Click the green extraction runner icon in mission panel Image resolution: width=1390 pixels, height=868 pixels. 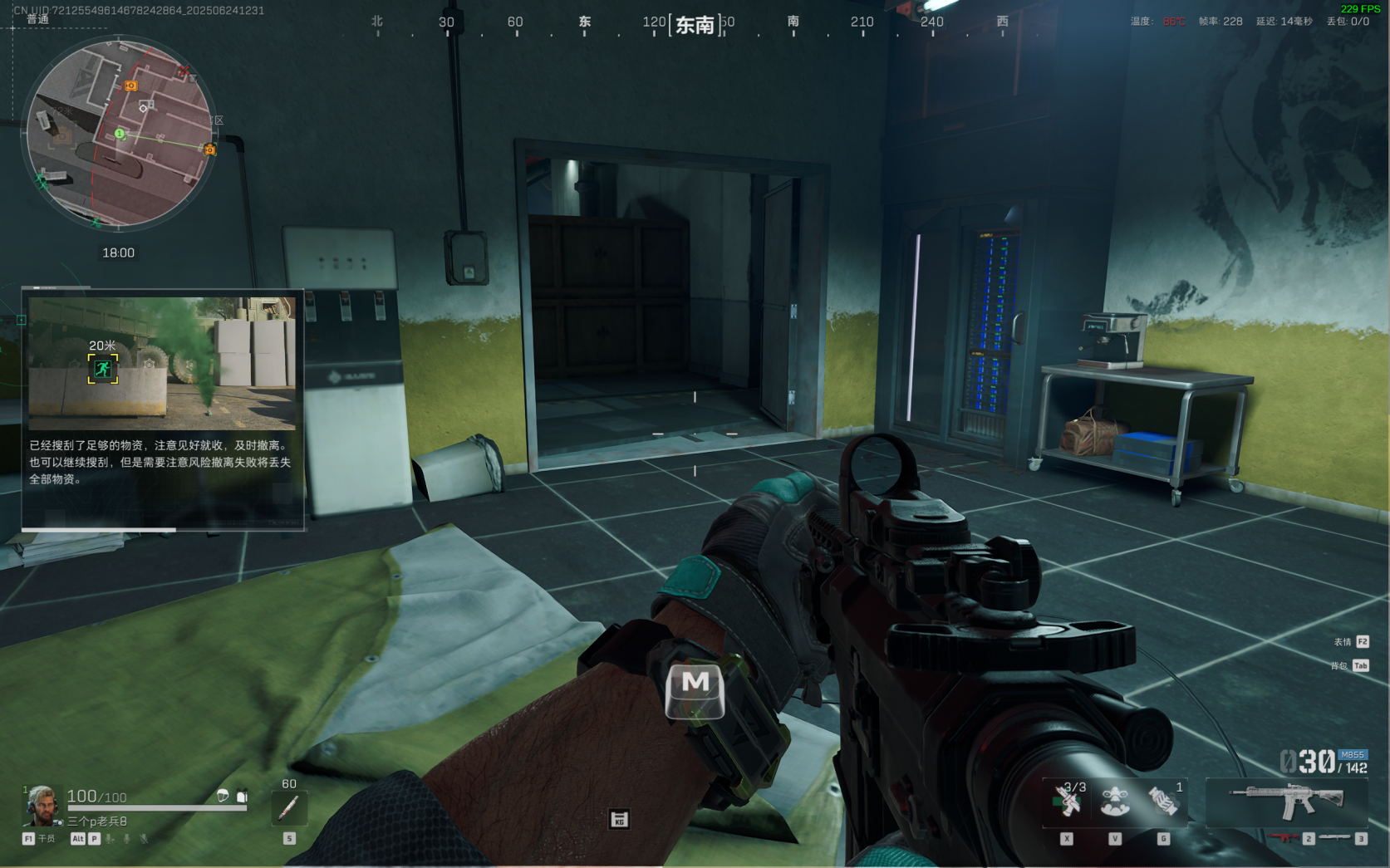pyautogui.click(x=103, y=368)
